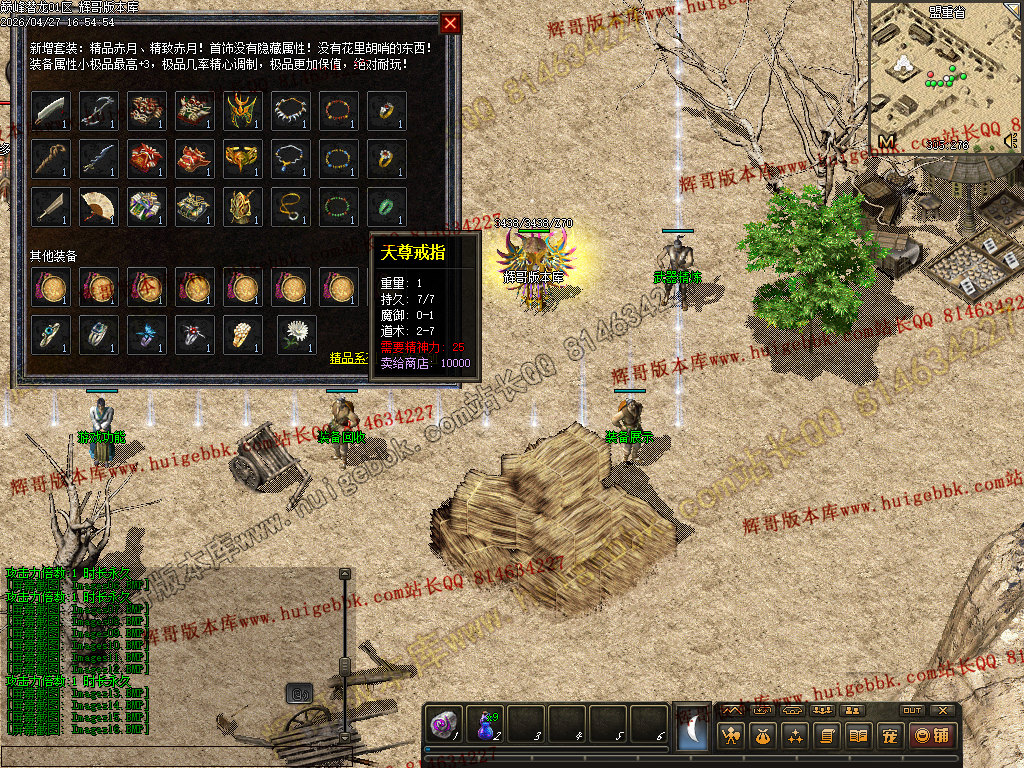This screenshot has height=768, width=1024.
Task: Click the wooden staff weapon slot
Action: (51, 159)
